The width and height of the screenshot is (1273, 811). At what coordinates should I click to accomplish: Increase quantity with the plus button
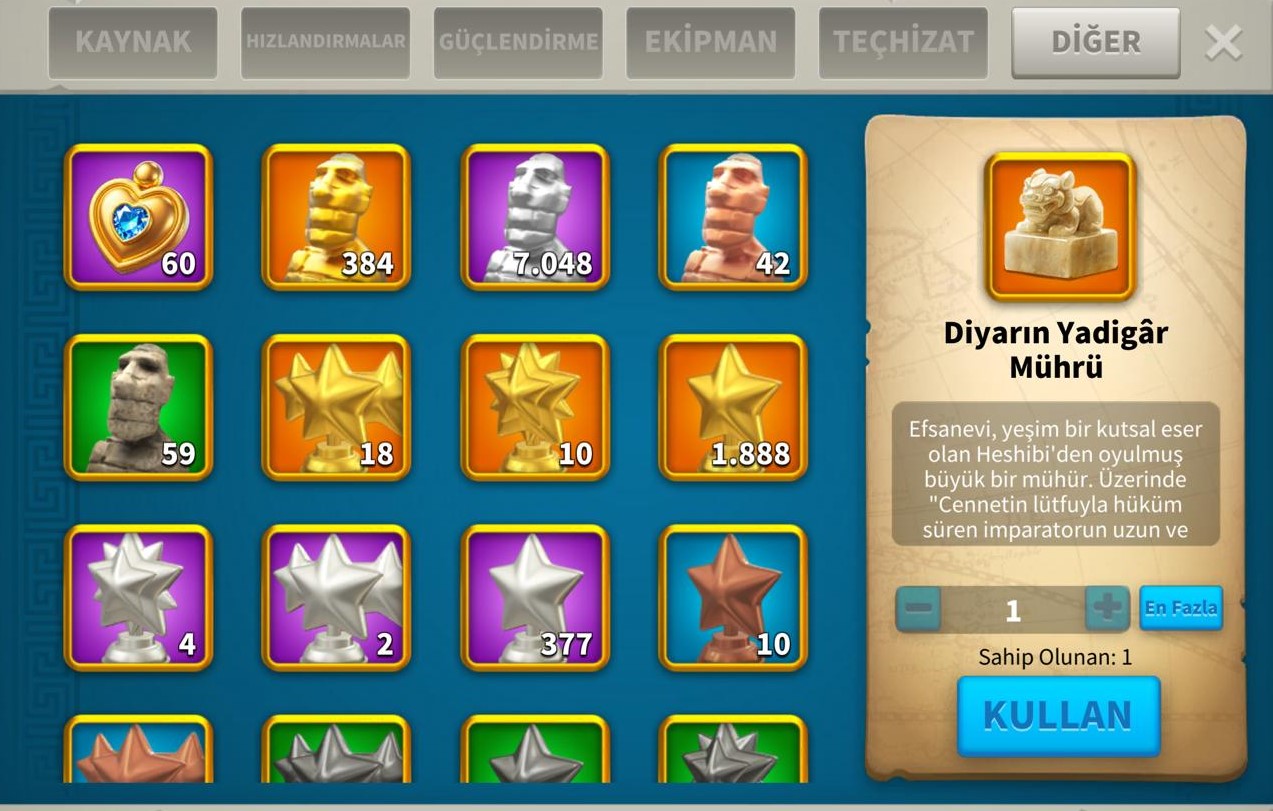[x=1107, y=608]
